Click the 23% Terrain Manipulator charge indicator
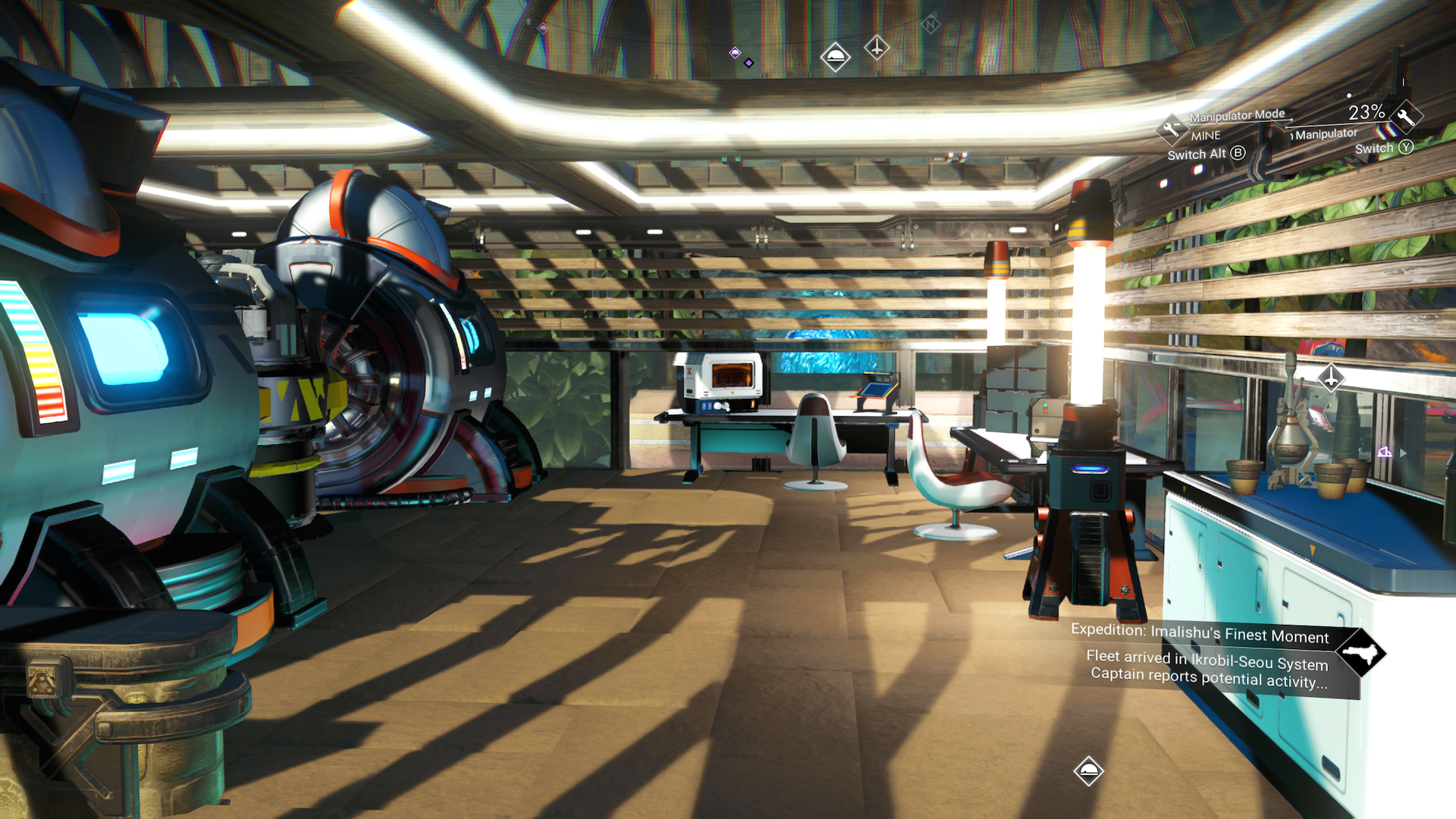This screenshot has height=819, width=1456. click(x=1367, y=112)
